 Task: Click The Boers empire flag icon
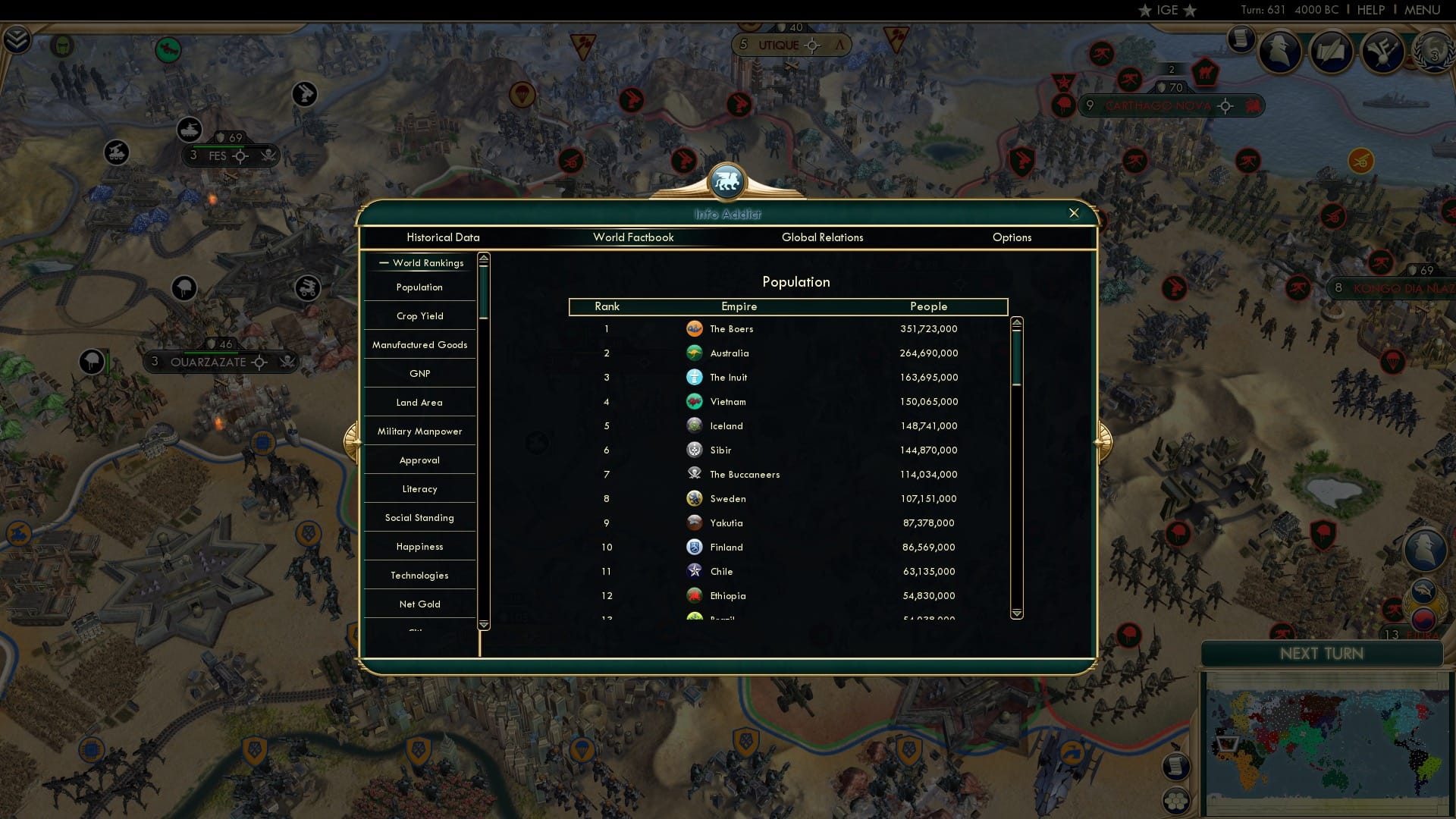(695, 329)
